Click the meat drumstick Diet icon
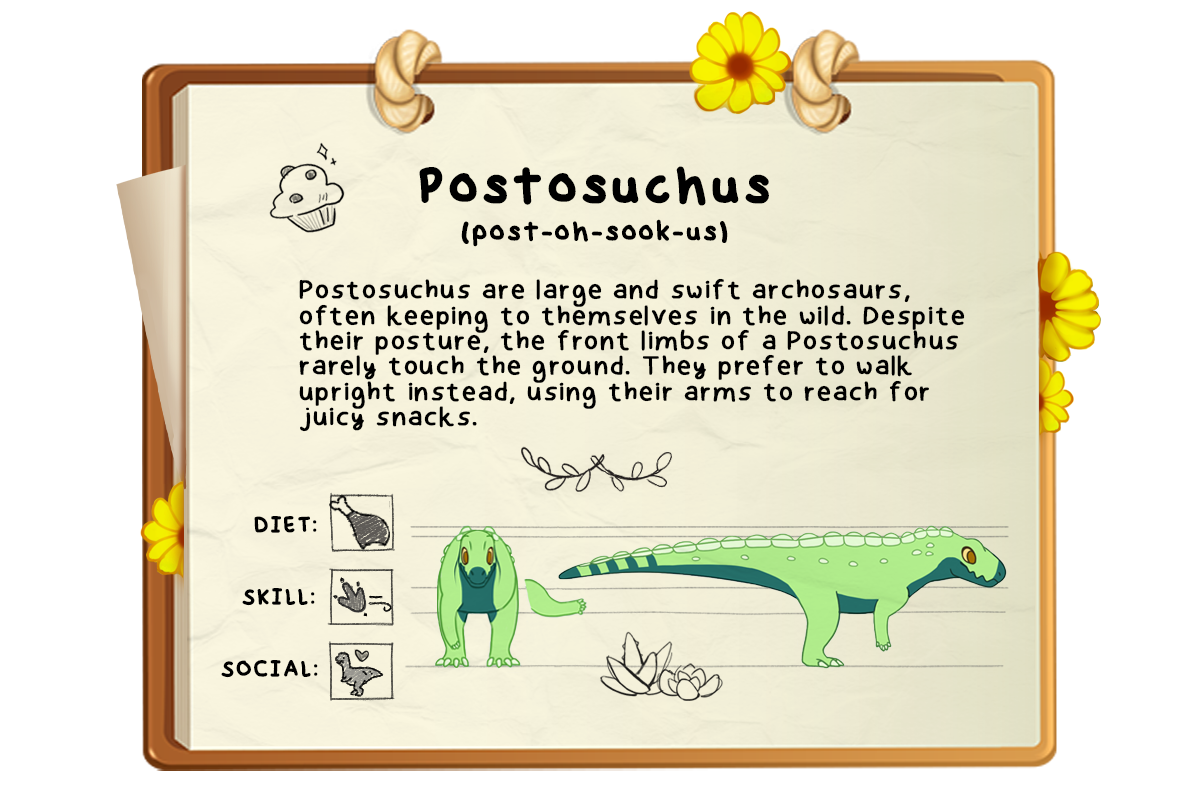 tap(361, 523)
